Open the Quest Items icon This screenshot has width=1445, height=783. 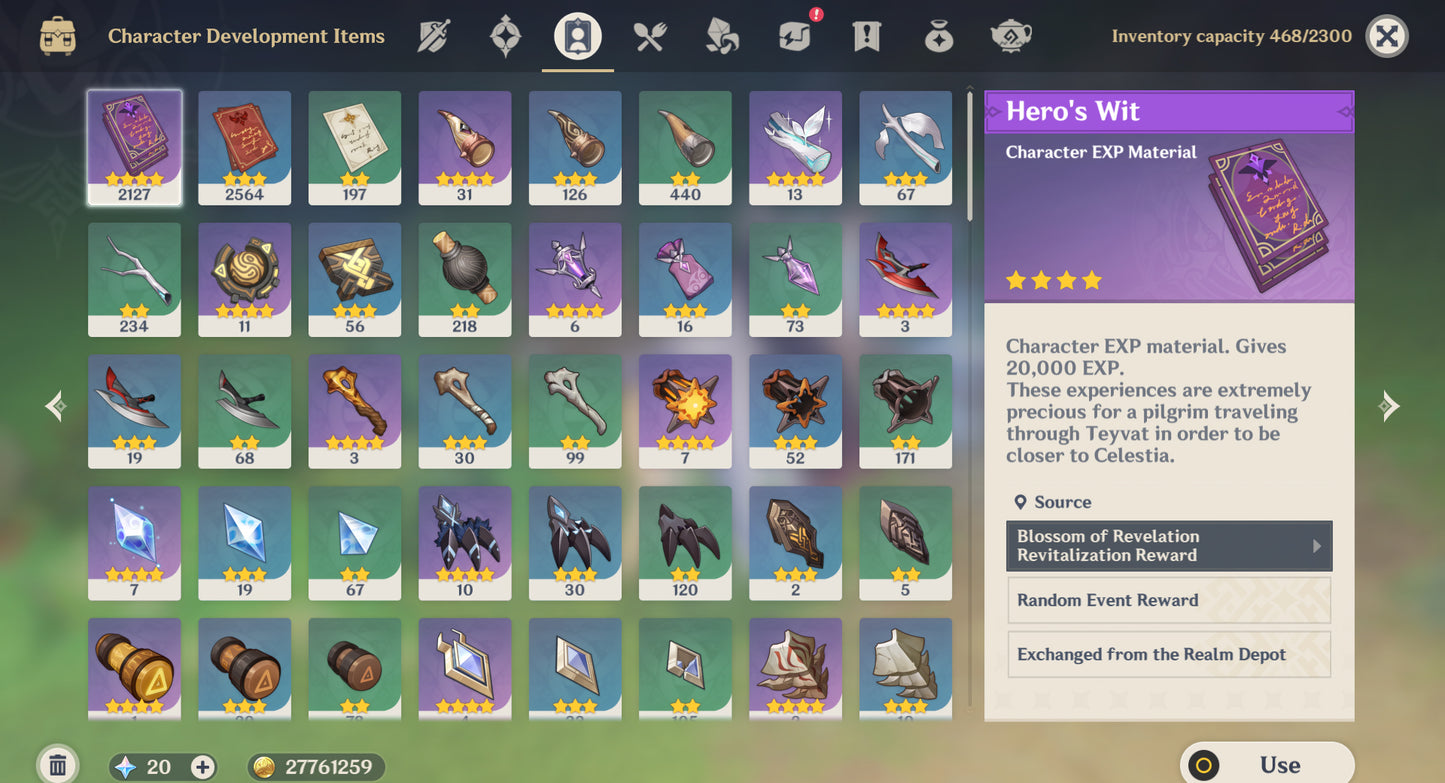pyautogui.click(x=865, y=35)
